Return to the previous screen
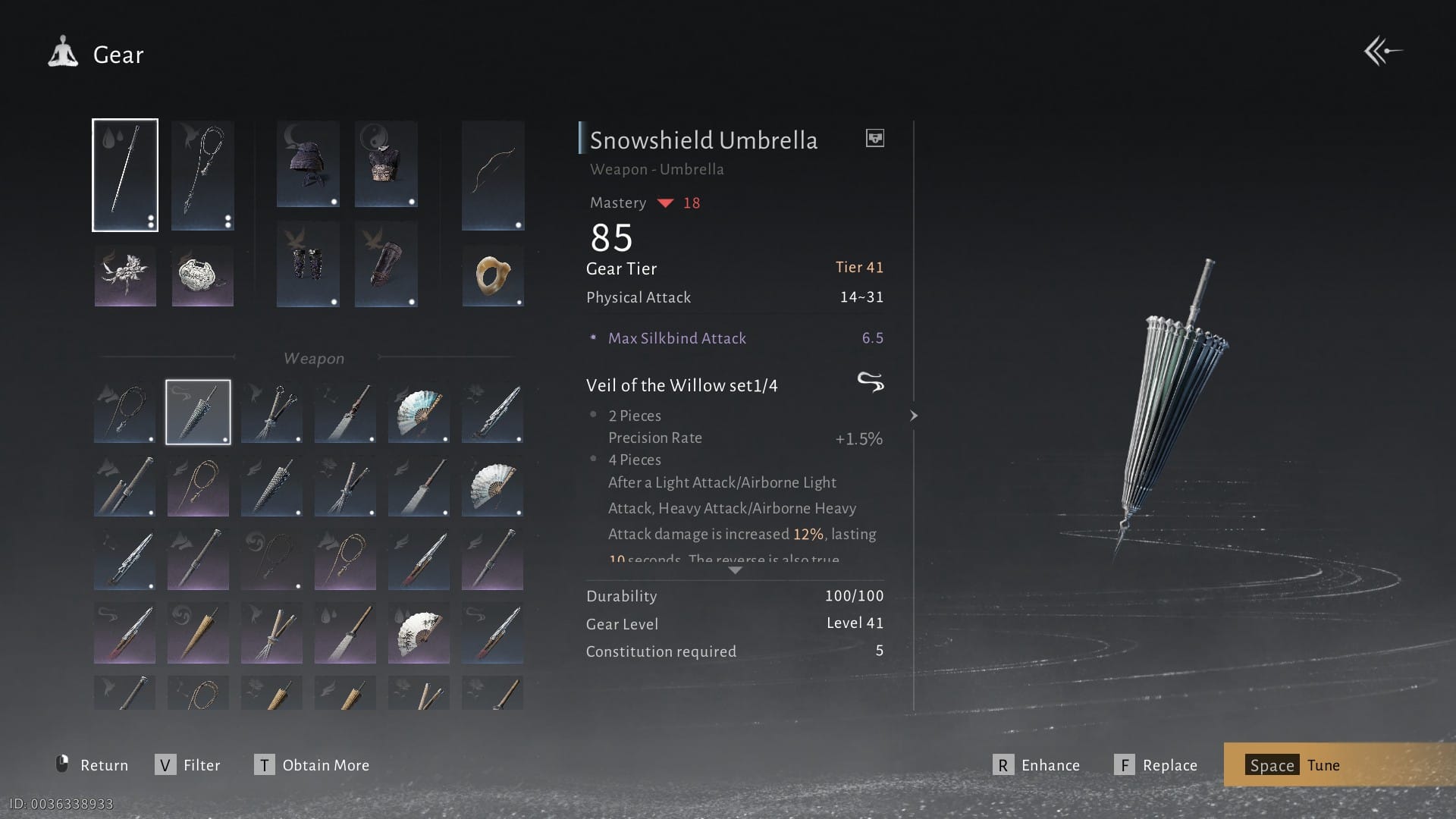1456x819 pixels. [x=93, y=765]
